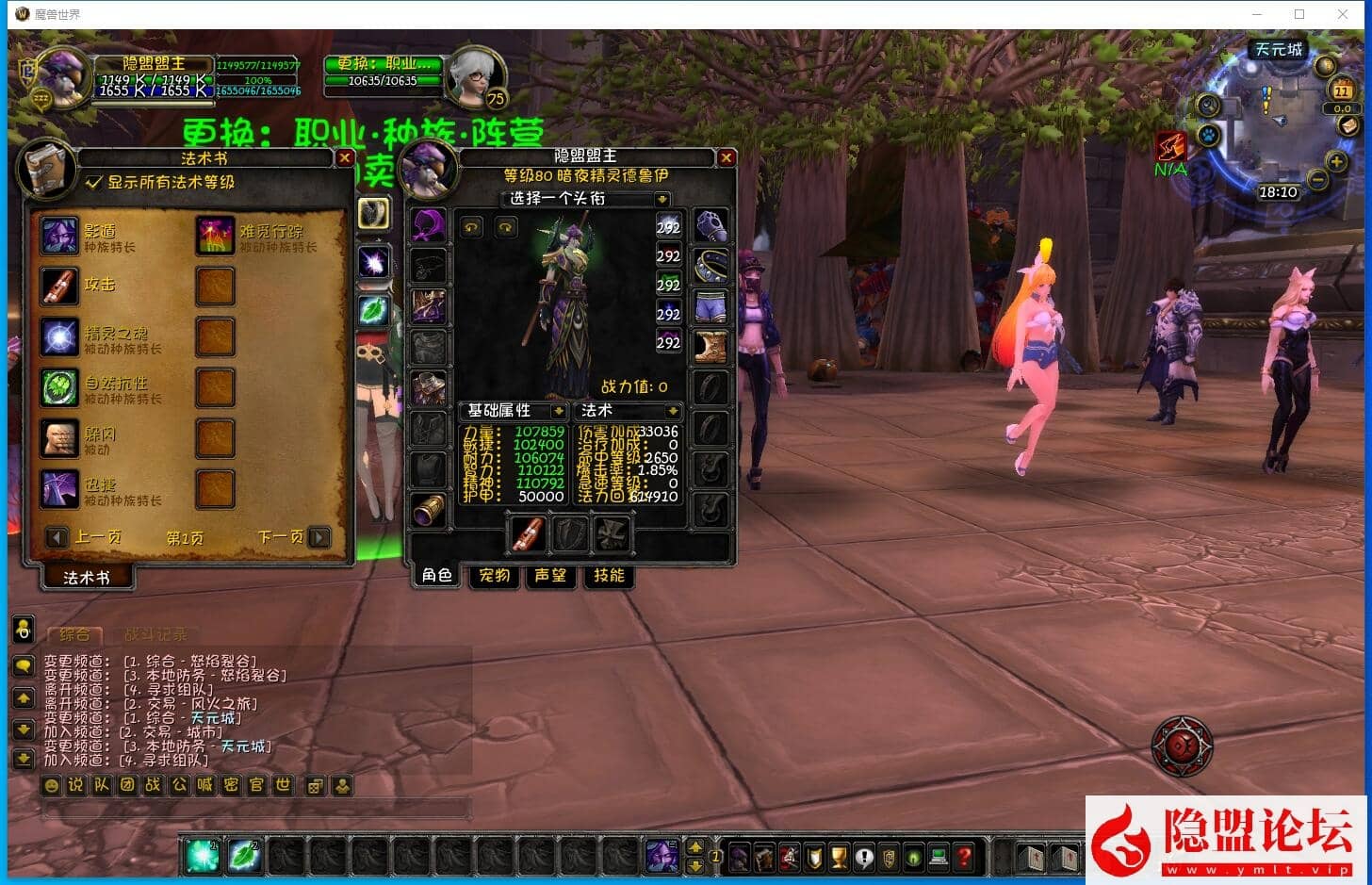The width and height of the screenshot is (1372, 885).
Task: Open the smiley emote icon on the chat bar
Action: pyautogui.click(x=52, y=785)
